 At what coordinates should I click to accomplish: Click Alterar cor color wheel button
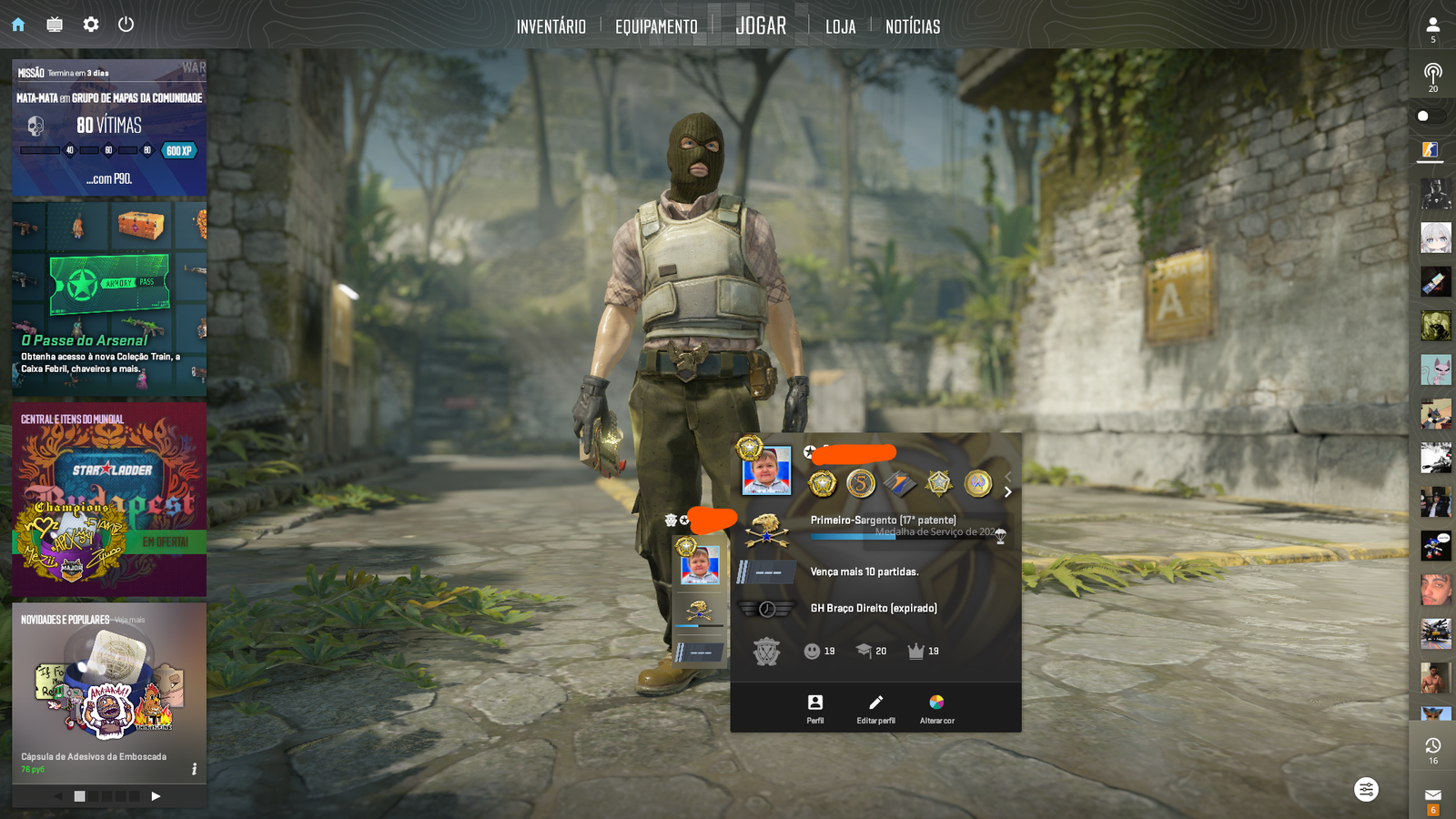coord(936,708)
